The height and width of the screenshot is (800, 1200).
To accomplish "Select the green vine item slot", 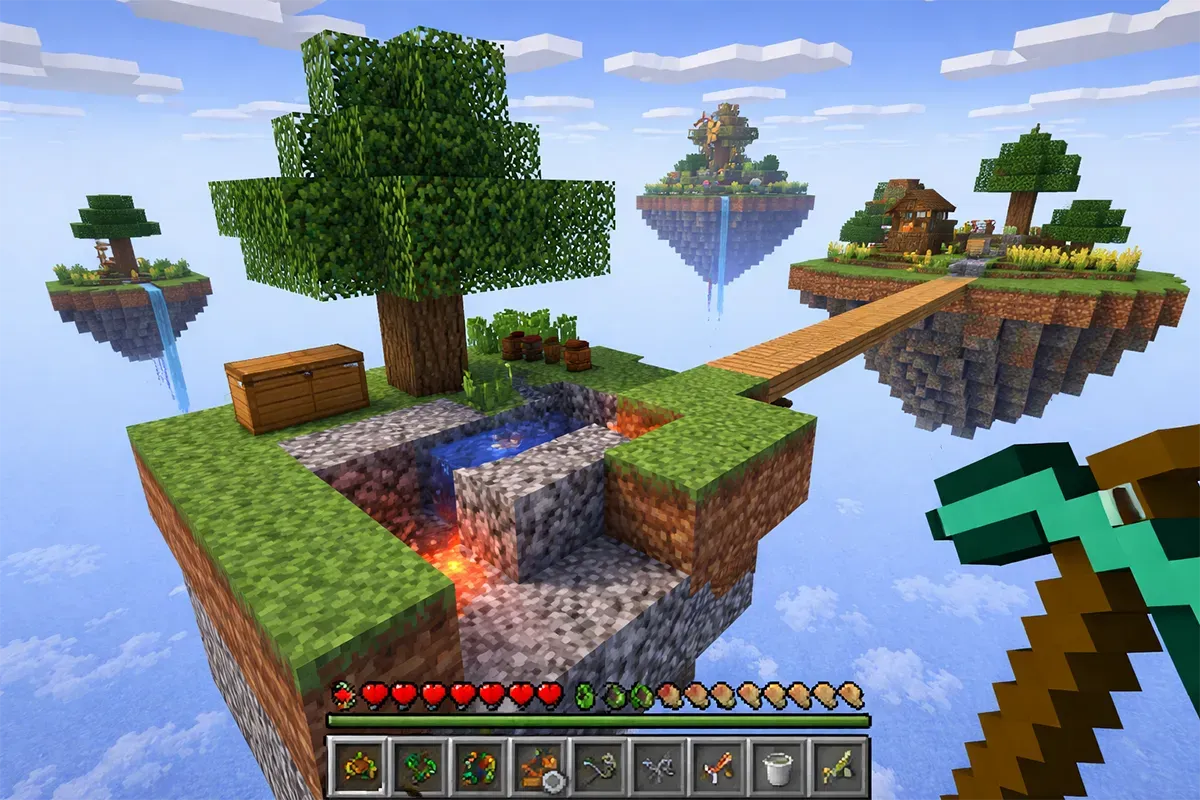I will (x=416, y=766).
